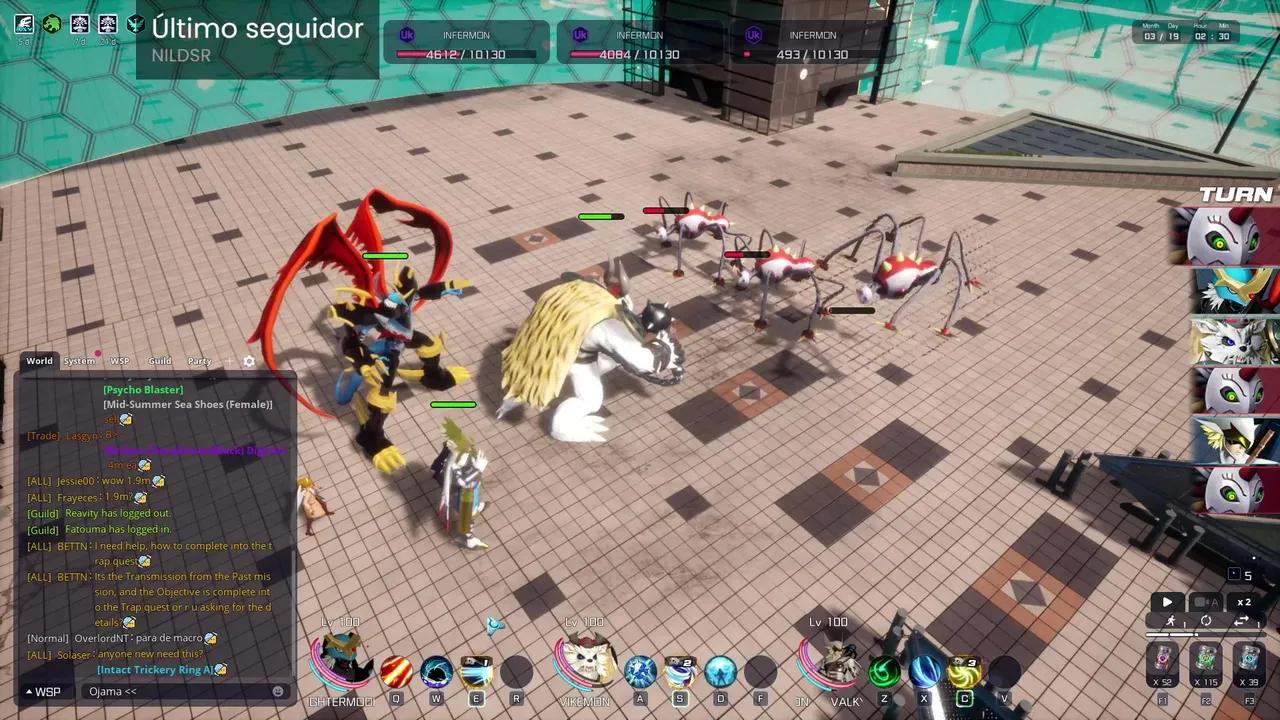
Task: Open the emoji picker in chat
Action: click(278, 691)
